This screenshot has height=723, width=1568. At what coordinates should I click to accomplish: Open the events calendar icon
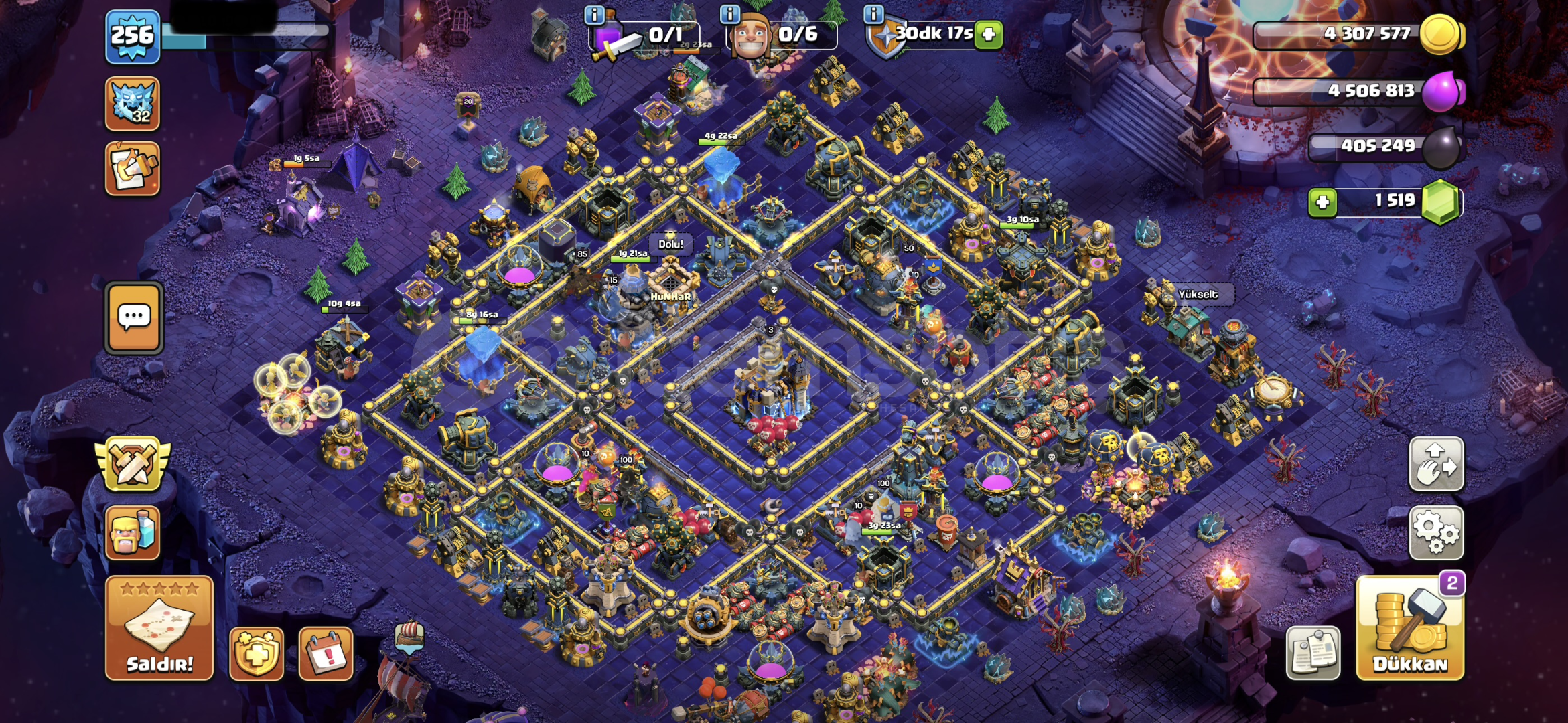pos(326,653)
